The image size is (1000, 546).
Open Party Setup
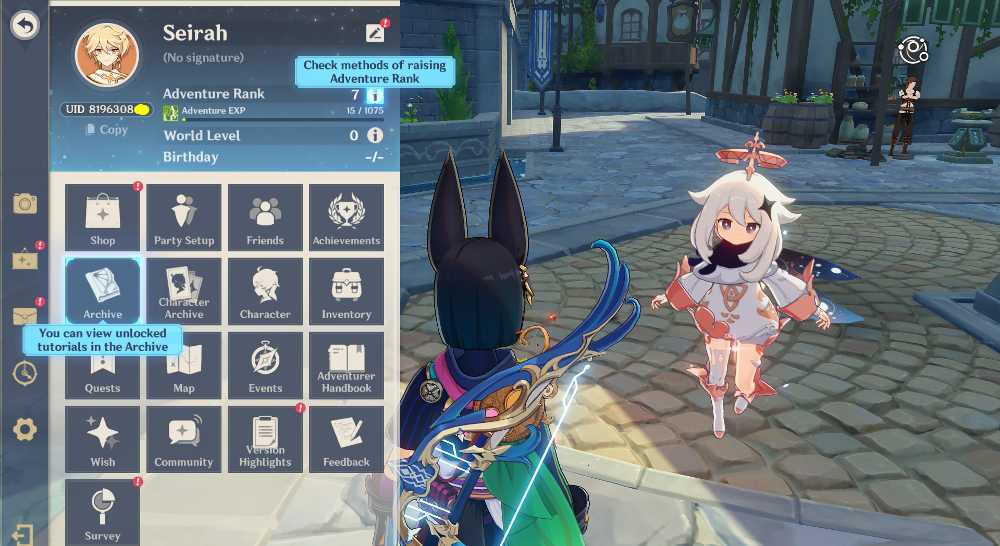[184, 217]
